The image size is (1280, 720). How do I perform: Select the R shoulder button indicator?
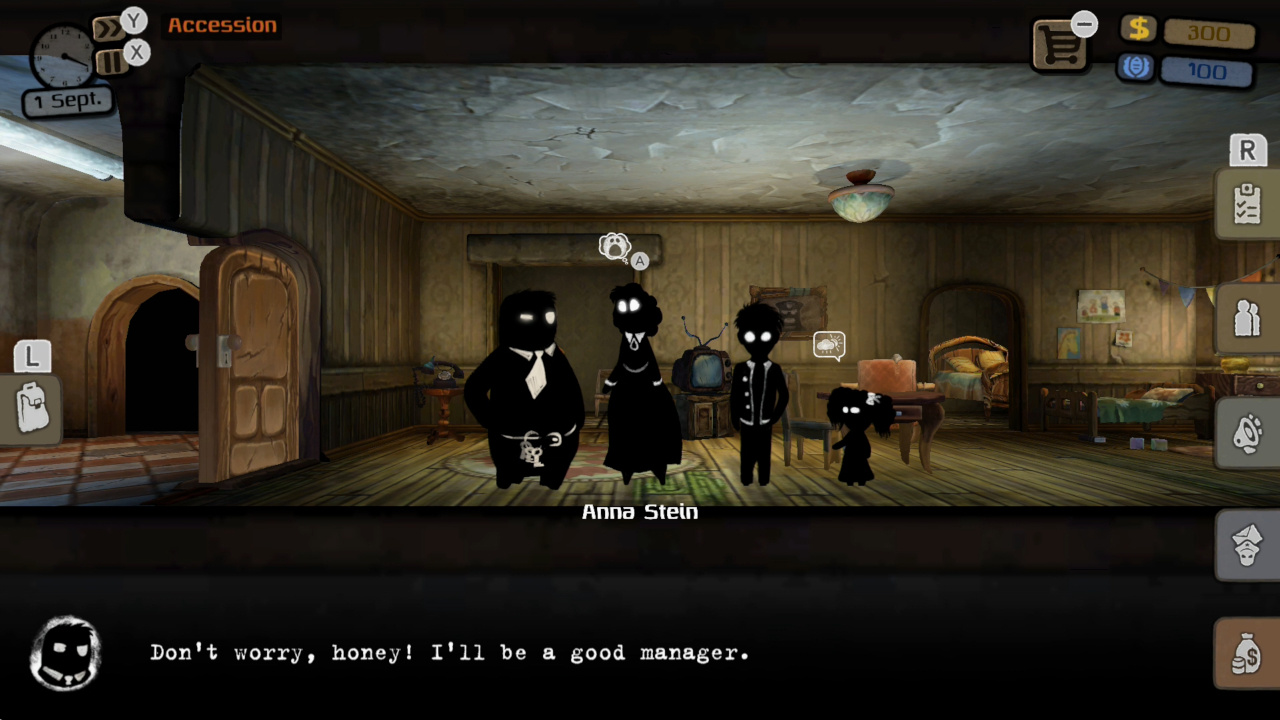(x=1246, y=150)
